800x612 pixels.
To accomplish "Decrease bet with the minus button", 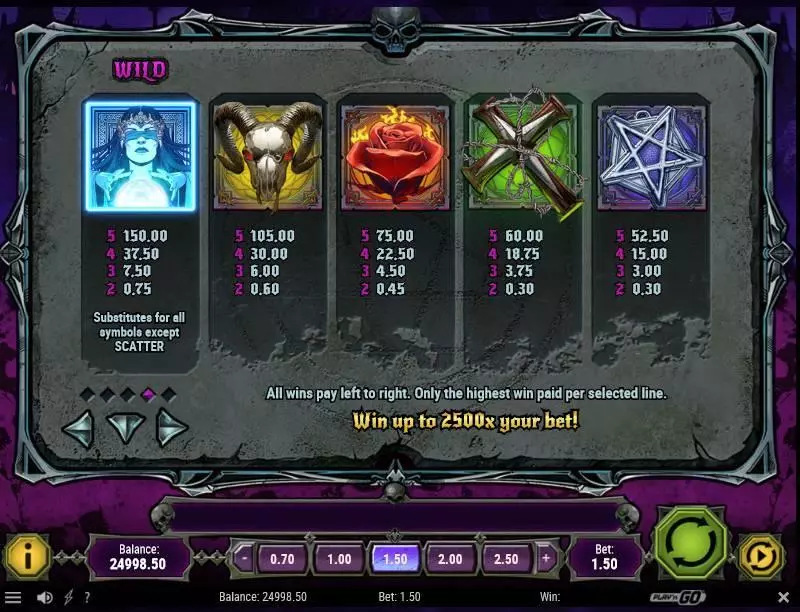I will [x=245, y=559].
